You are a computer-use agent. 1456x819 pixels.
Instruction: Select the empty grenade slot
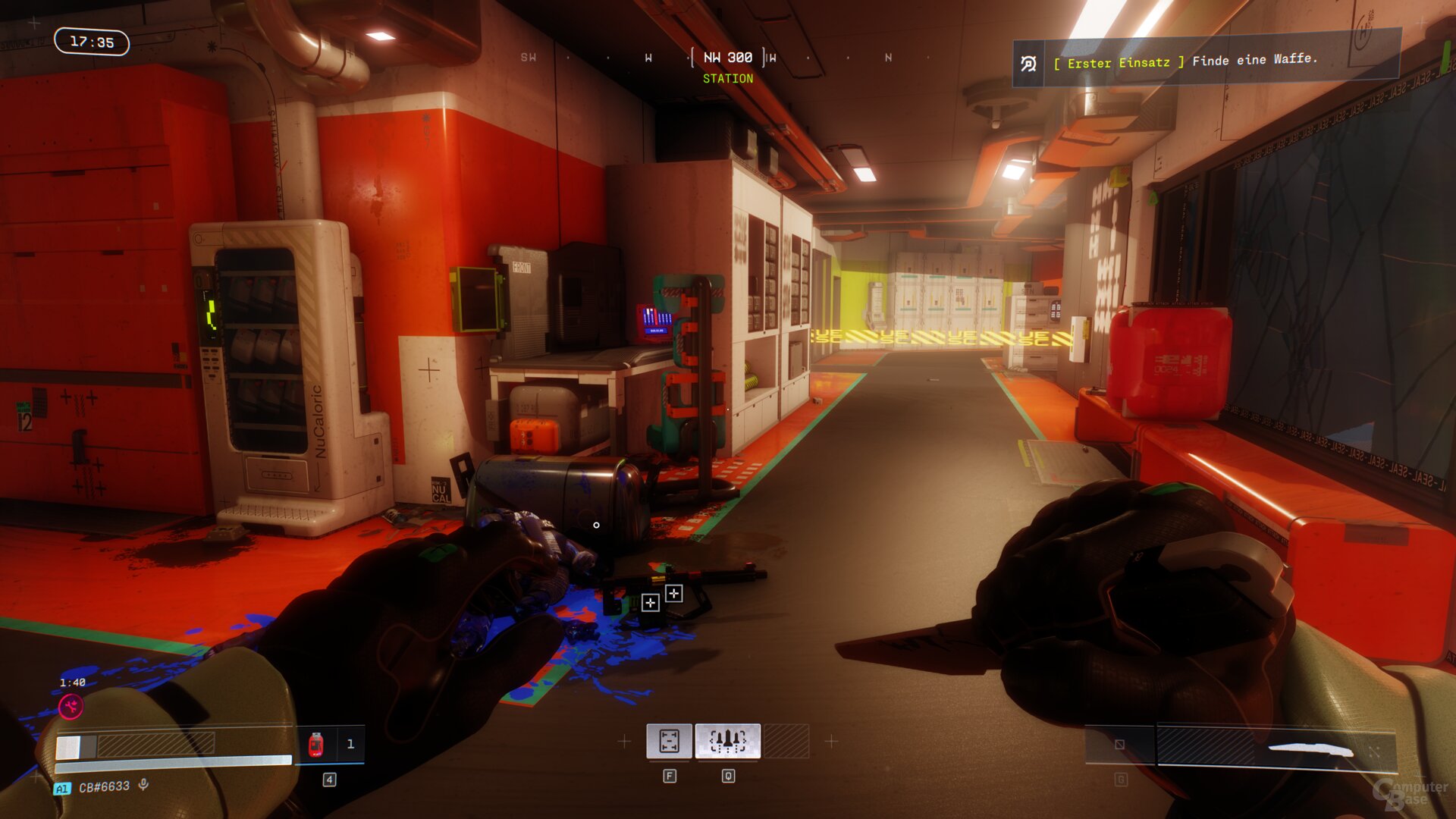(x=1120, y=745)
